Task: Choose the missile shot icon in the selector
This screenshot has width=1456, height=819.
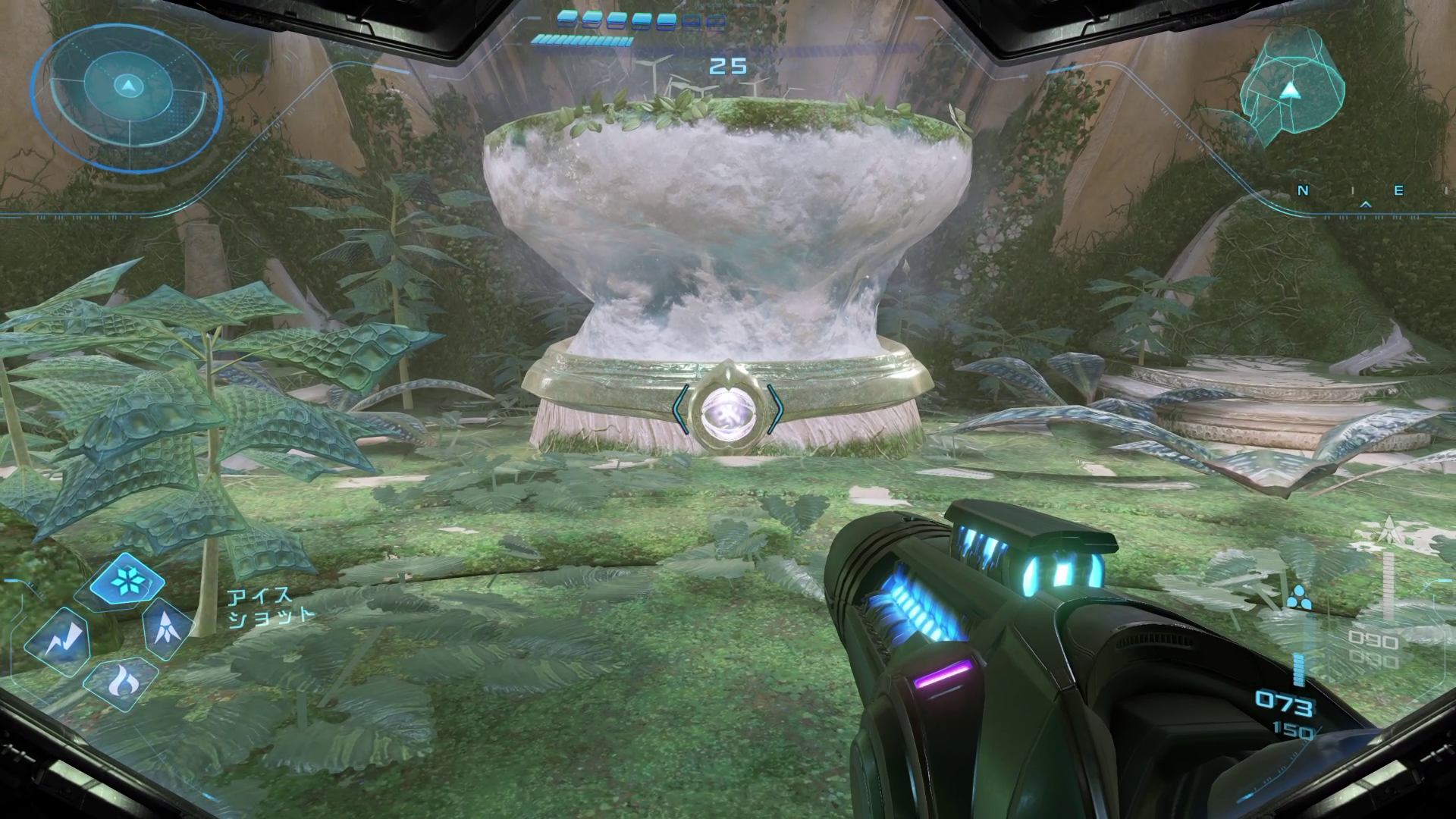Action: click(165, 630)
